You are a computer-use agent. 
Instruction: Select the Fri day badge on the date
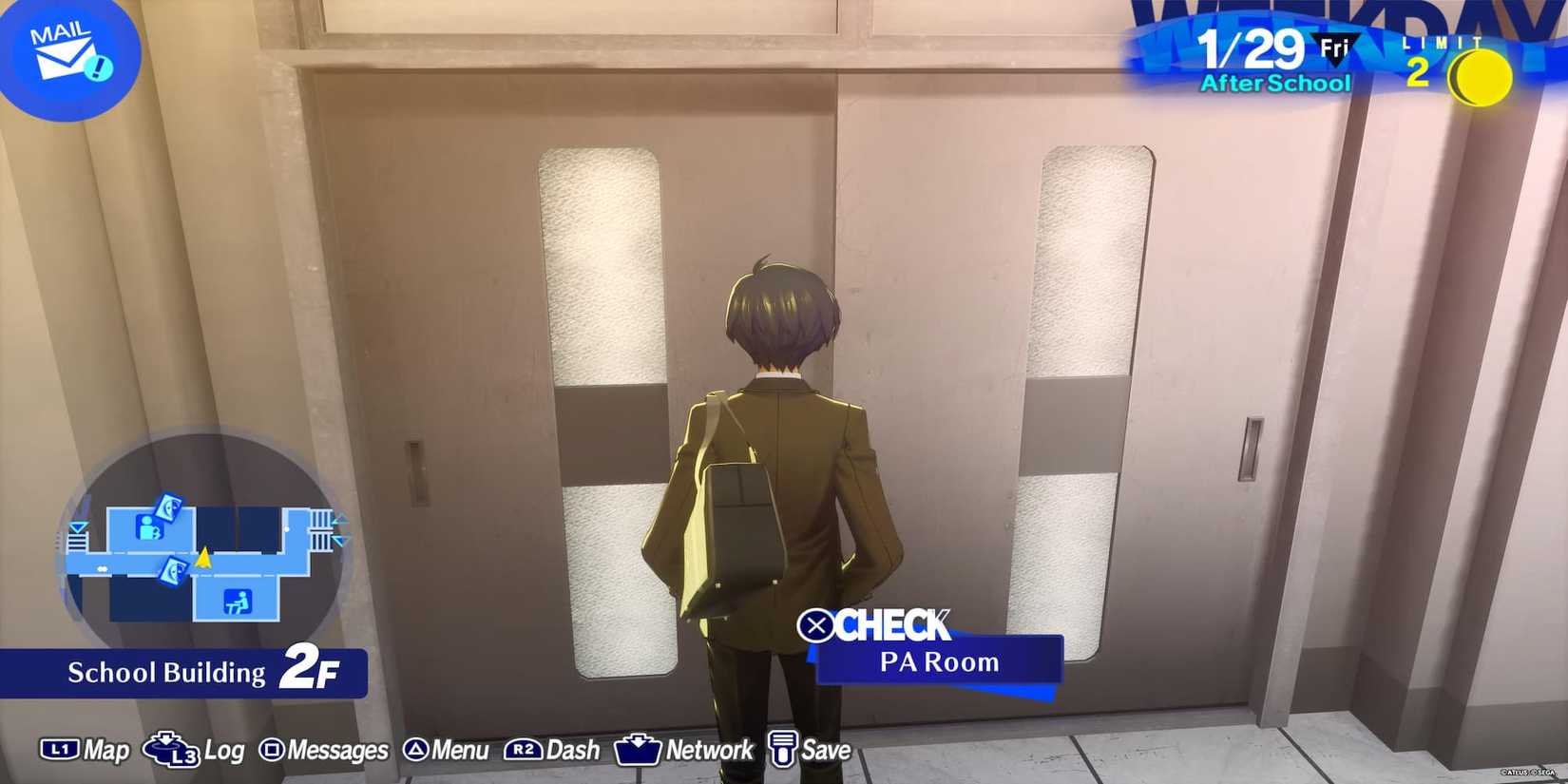click(1335, 45)
